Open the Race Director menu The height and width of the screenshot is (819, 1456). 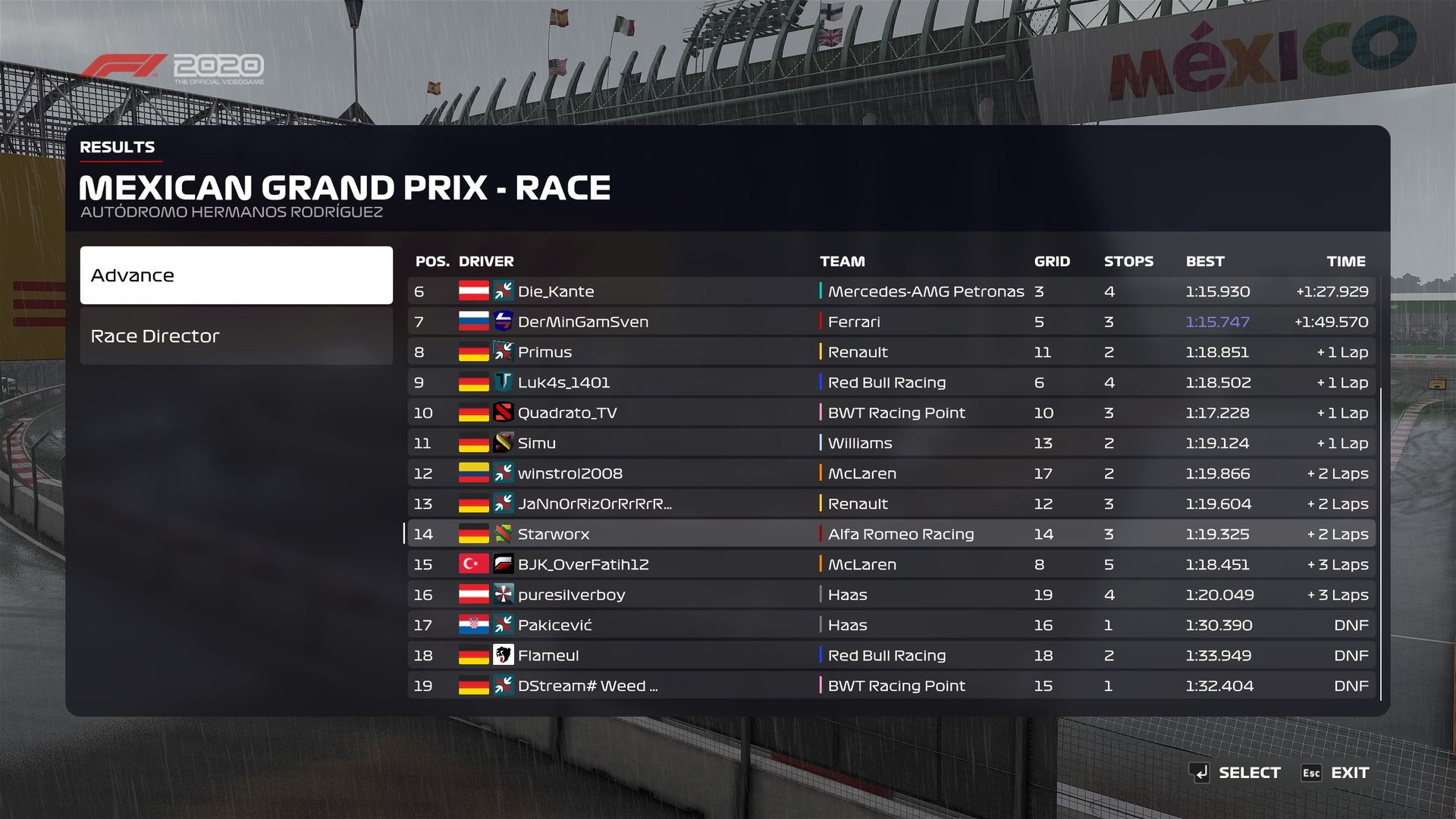236,336
